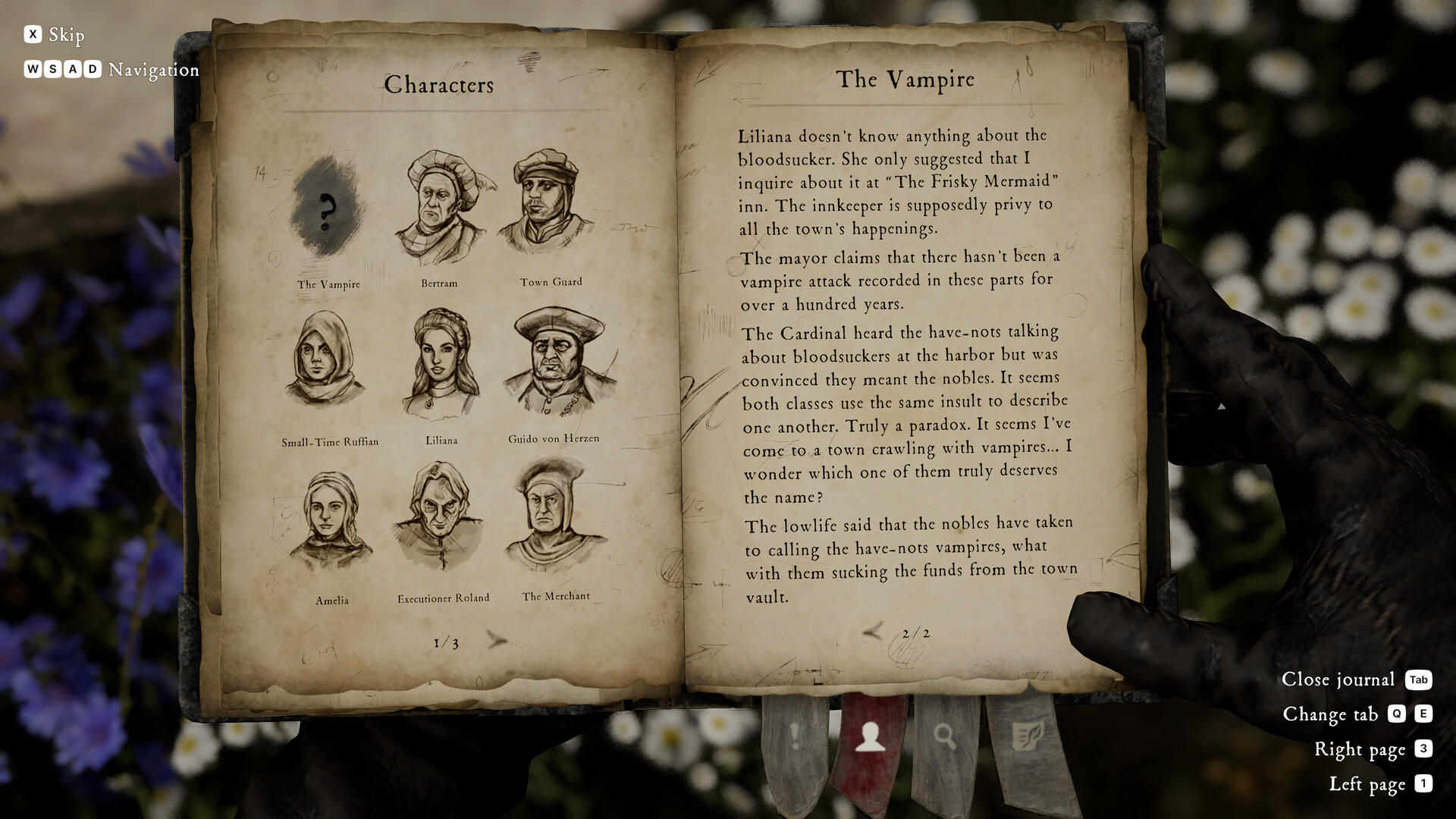Open the magnifying glass clues bookmark
The height and width of the screenshot is (819, 1456).
tap(946, 736)
